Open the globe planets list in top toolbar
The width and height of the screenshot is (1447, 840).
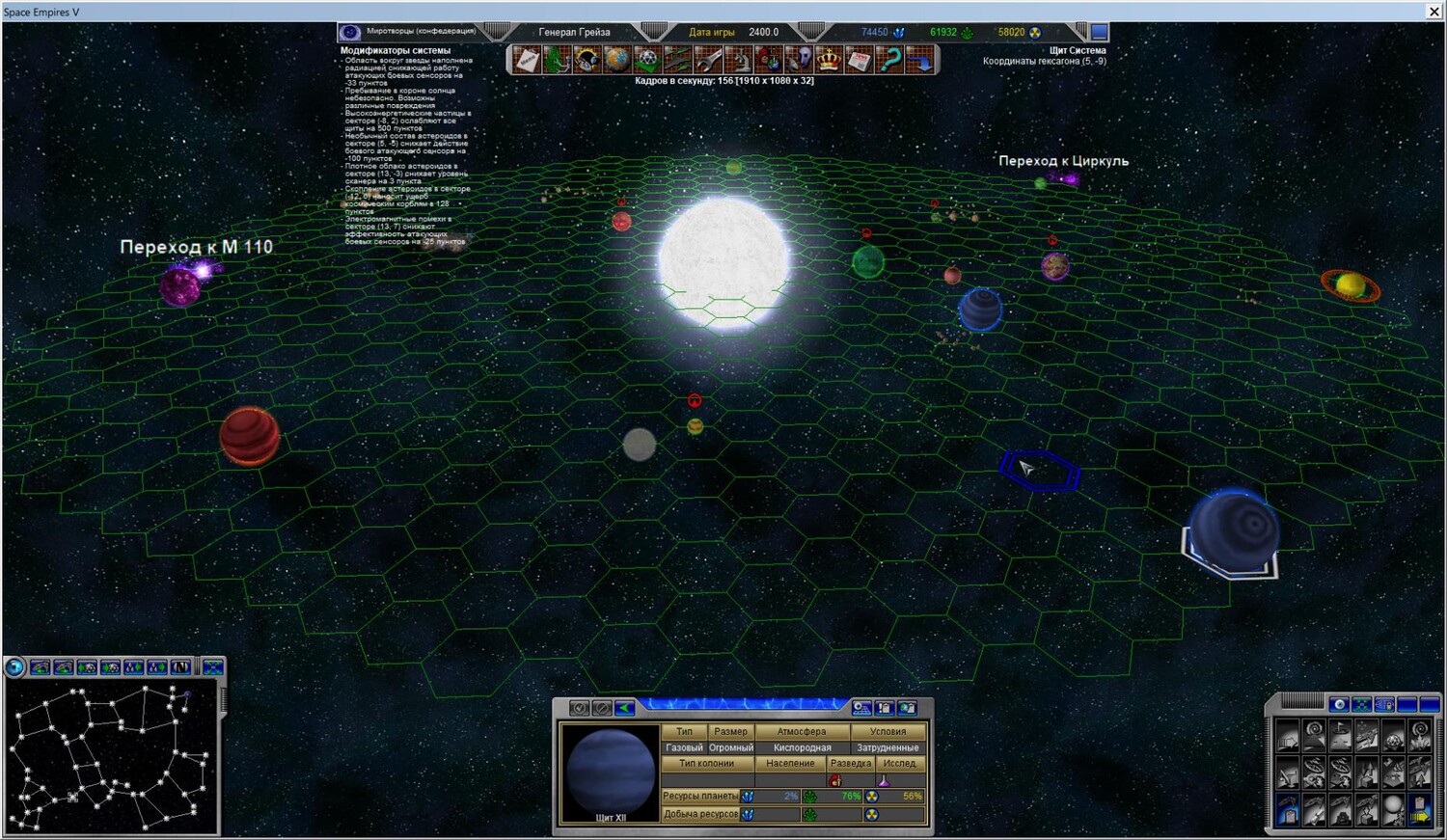tap(616, 60)
